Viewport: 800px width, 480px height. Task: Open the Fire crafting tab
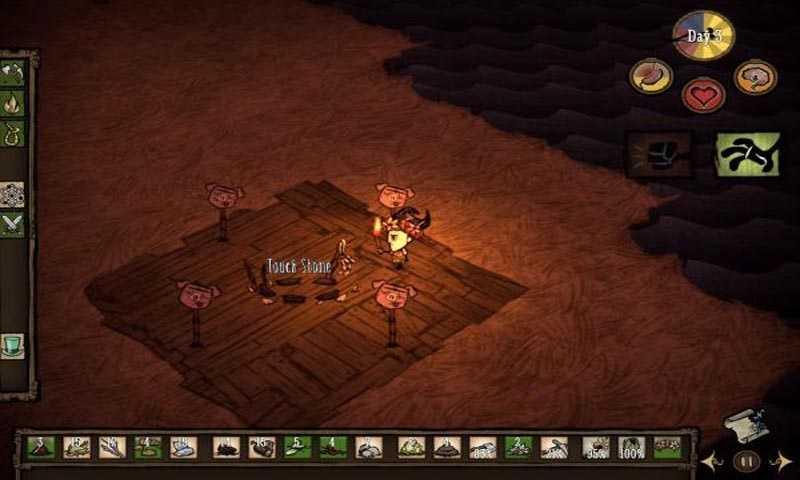[14, 103]
